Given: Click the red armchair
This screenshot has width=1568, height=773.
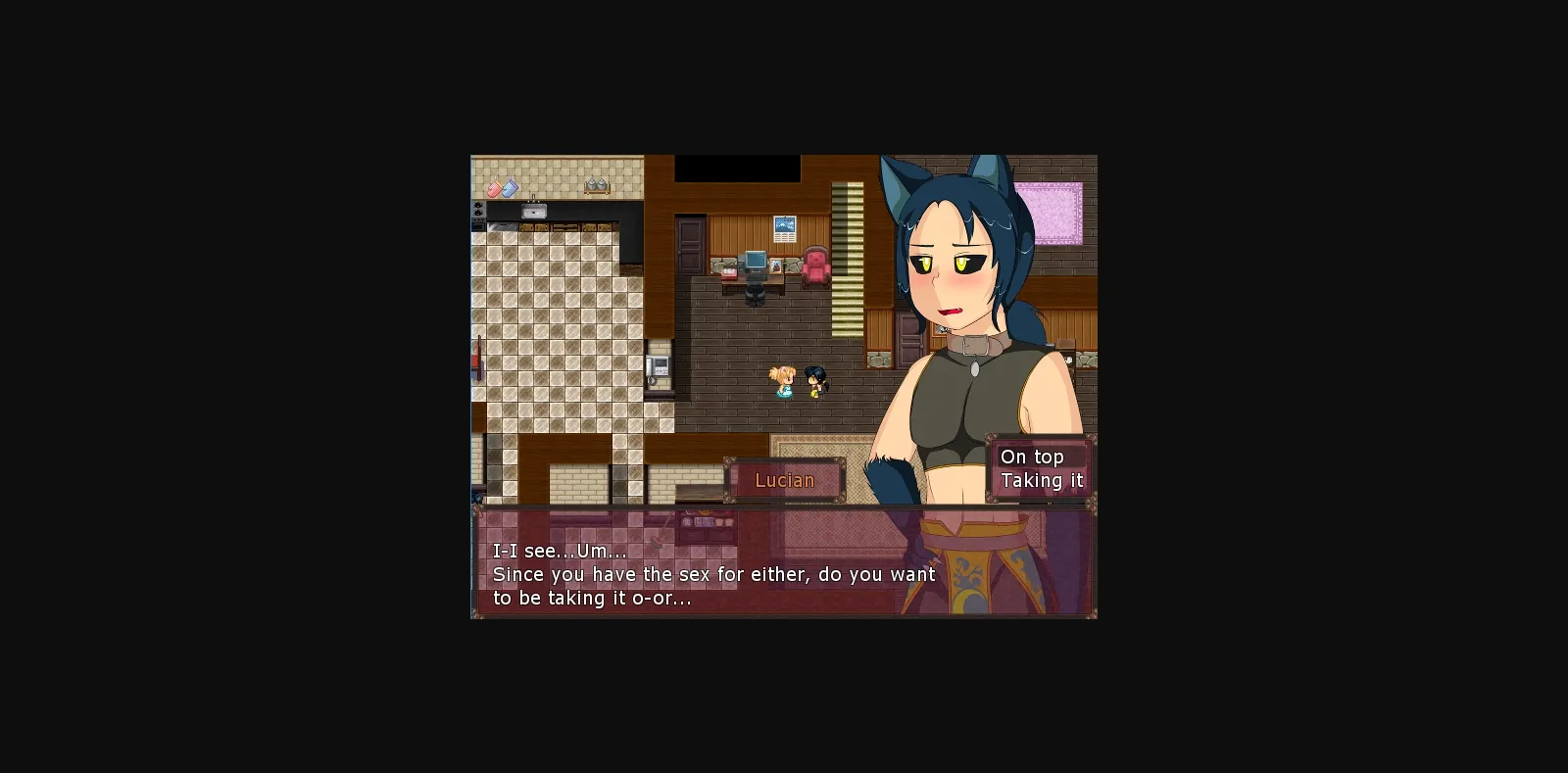Looking at the screenshot, I should pyautogui.click(x=815, y=266).
